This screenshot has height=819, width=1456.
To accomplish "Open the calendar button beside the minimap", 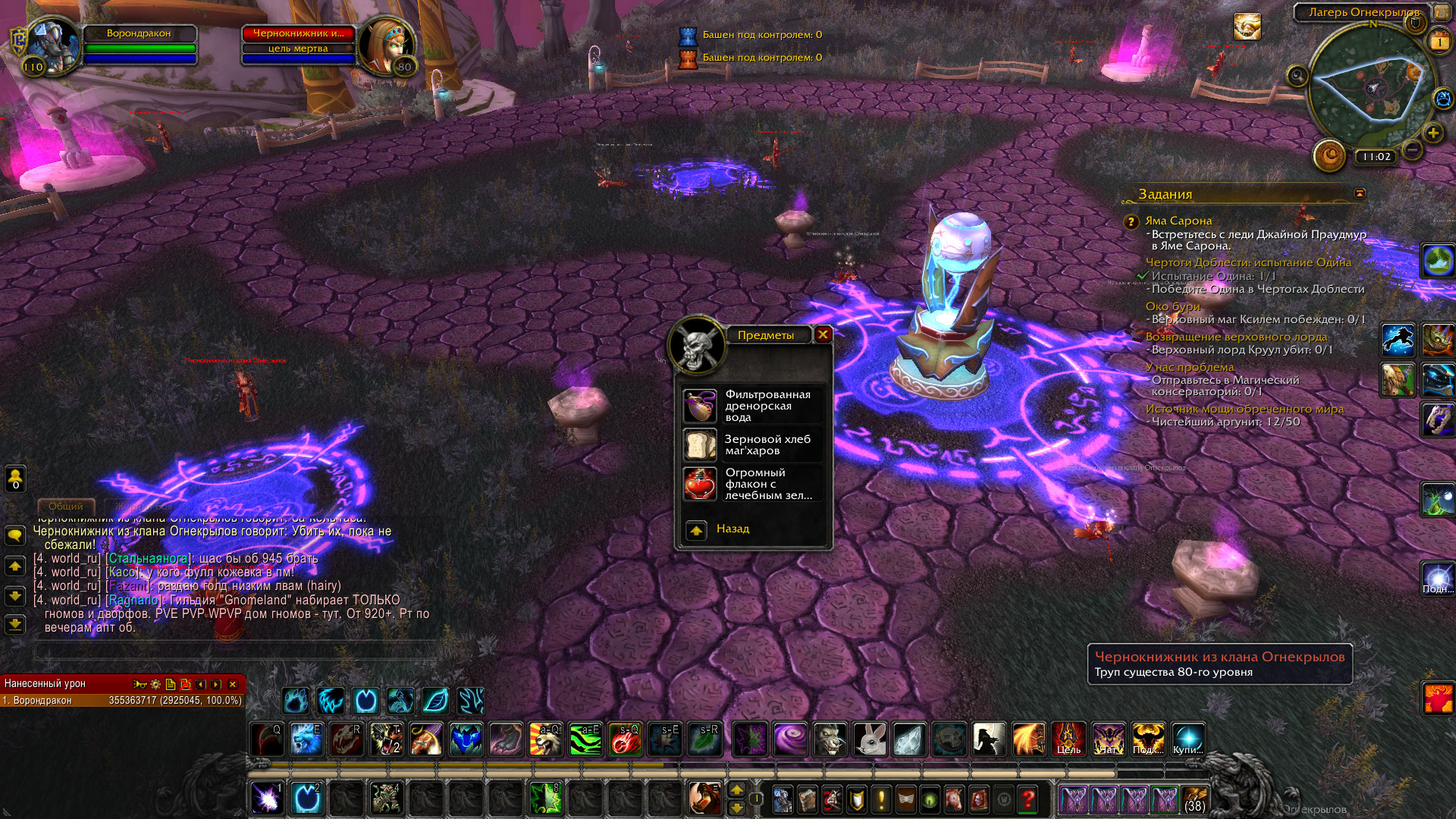I will [1439, 42].
